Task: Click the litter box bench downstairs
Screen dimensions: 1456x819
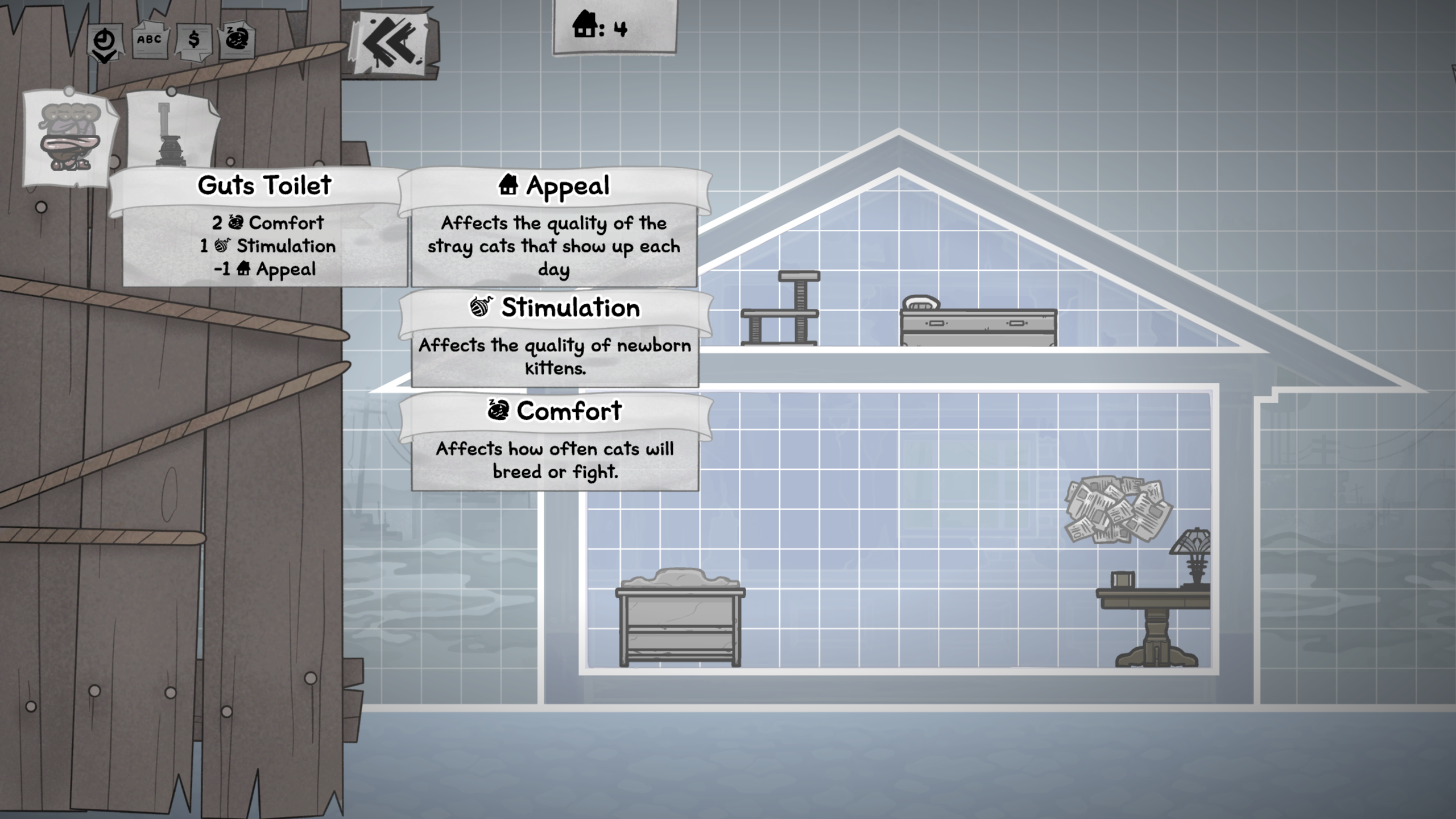Action: 680,617
